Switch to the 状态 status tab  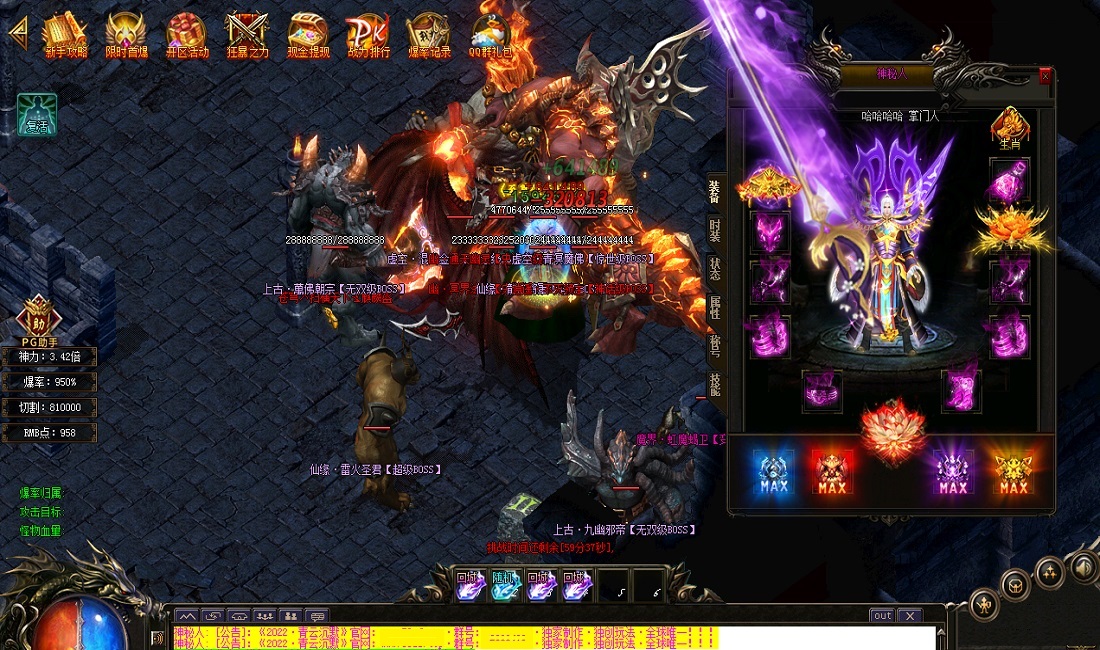tap(714, 268)
